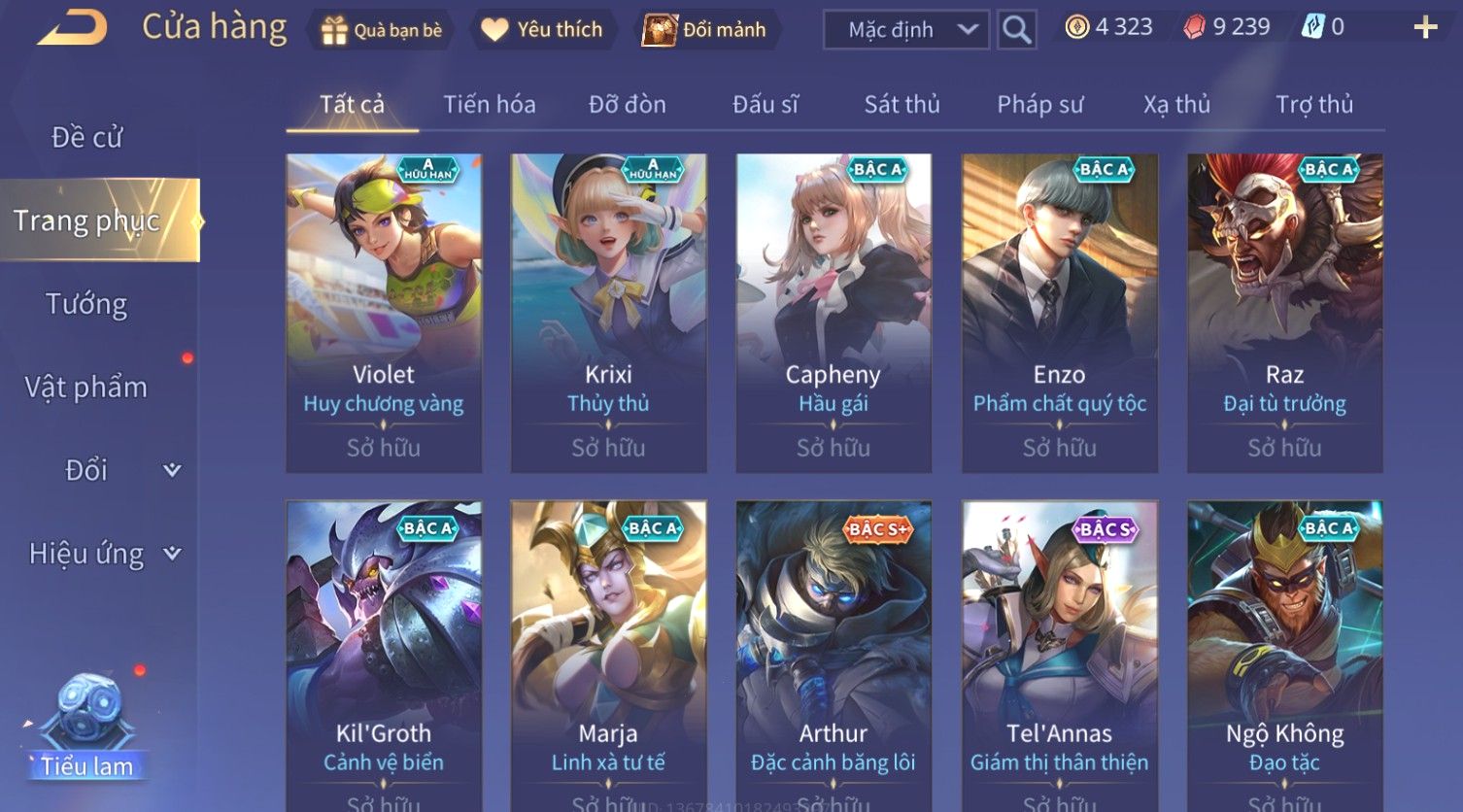
Task: Switch to the Tiến hóa tab
Action: (490, 104)
